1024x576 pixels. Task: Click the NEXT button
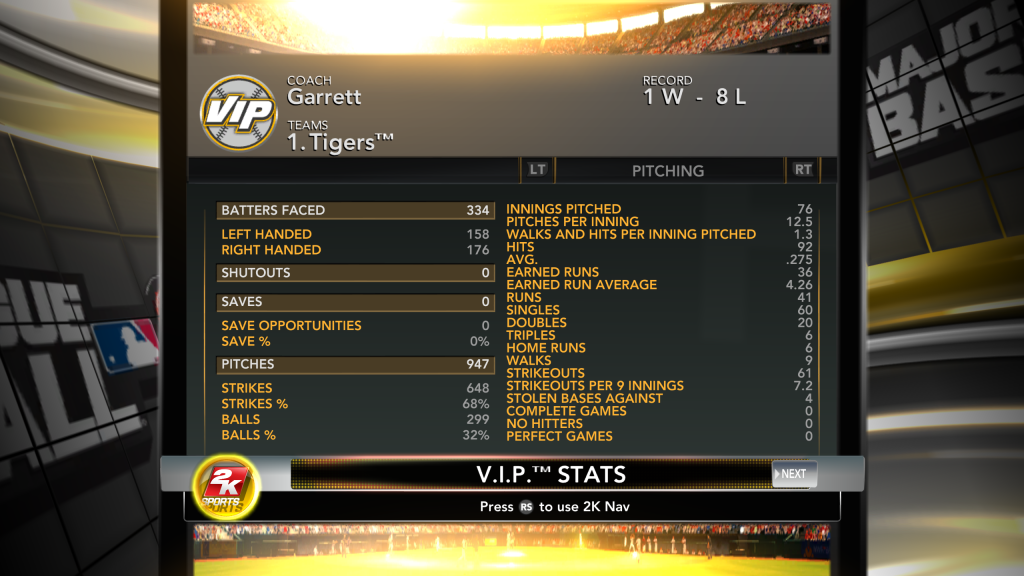click(x=794, y=474)
